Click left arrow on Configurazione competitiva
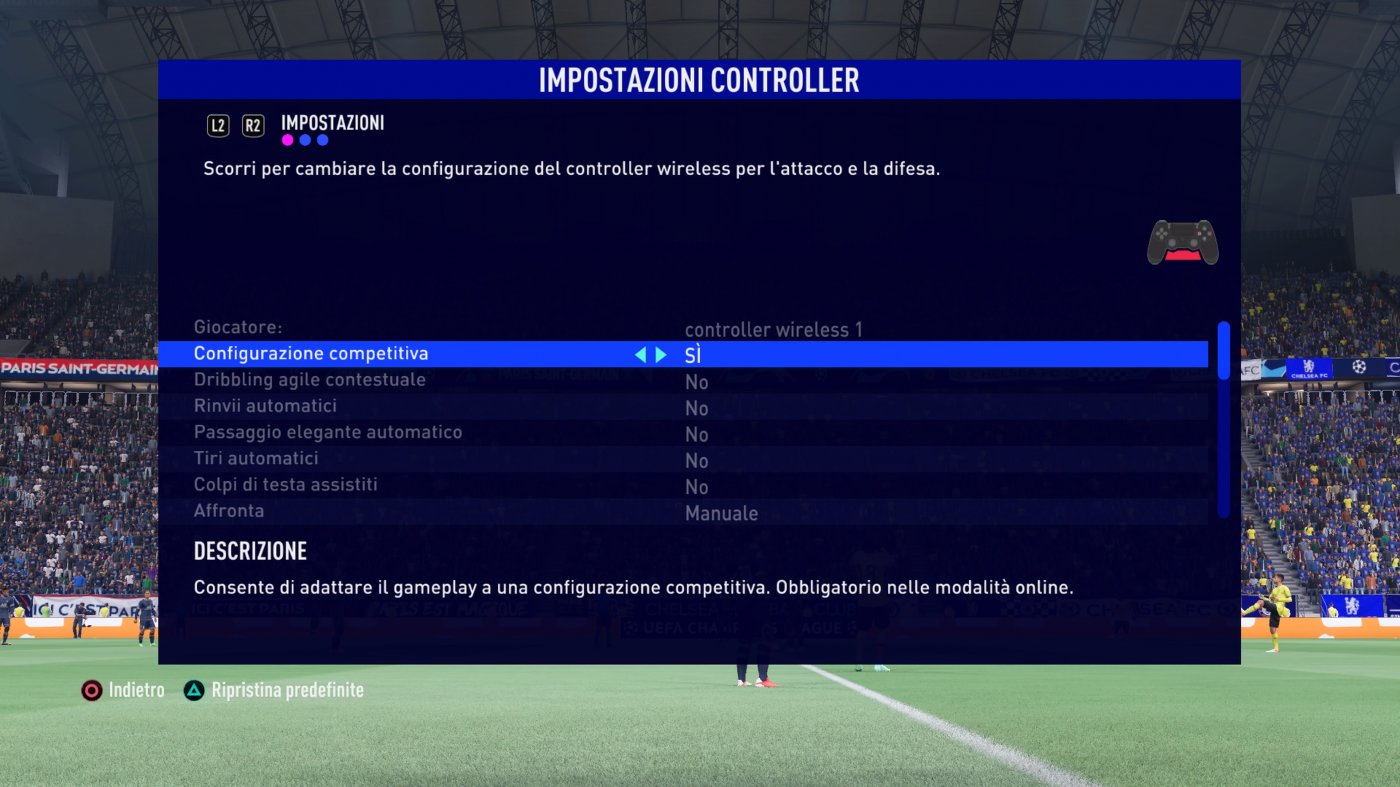This screenshot has width=1400, height=787. point(642,353)
